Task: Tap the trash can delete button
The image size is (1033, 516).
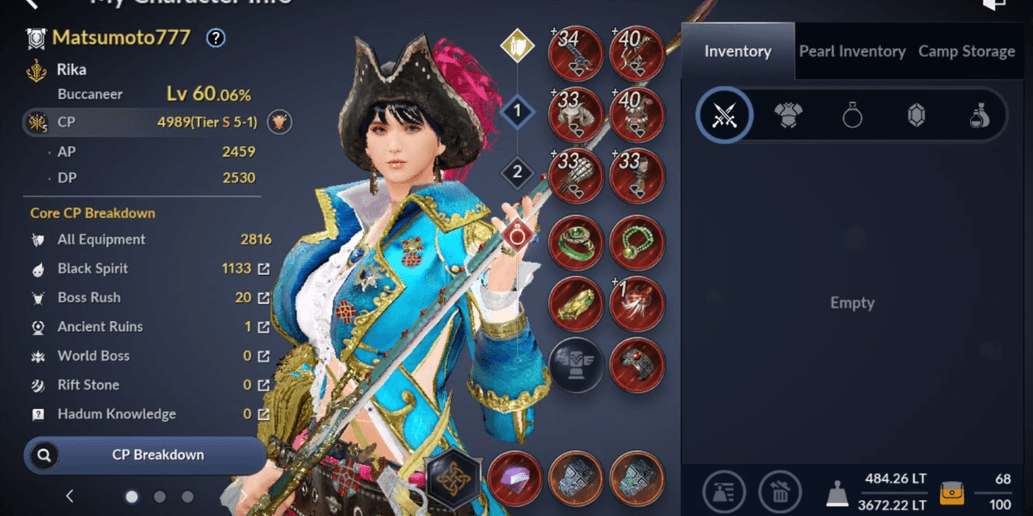Action: coord(780,492)
